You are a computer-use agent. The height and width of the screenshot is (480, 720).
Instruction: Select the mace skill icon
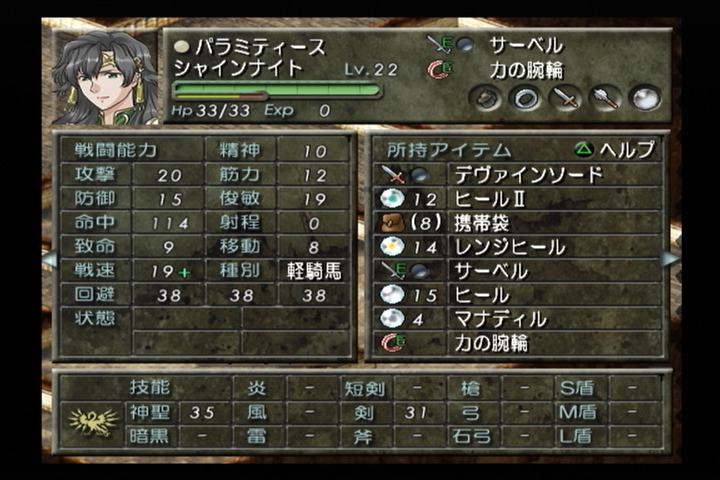click(x=606, y=98)
